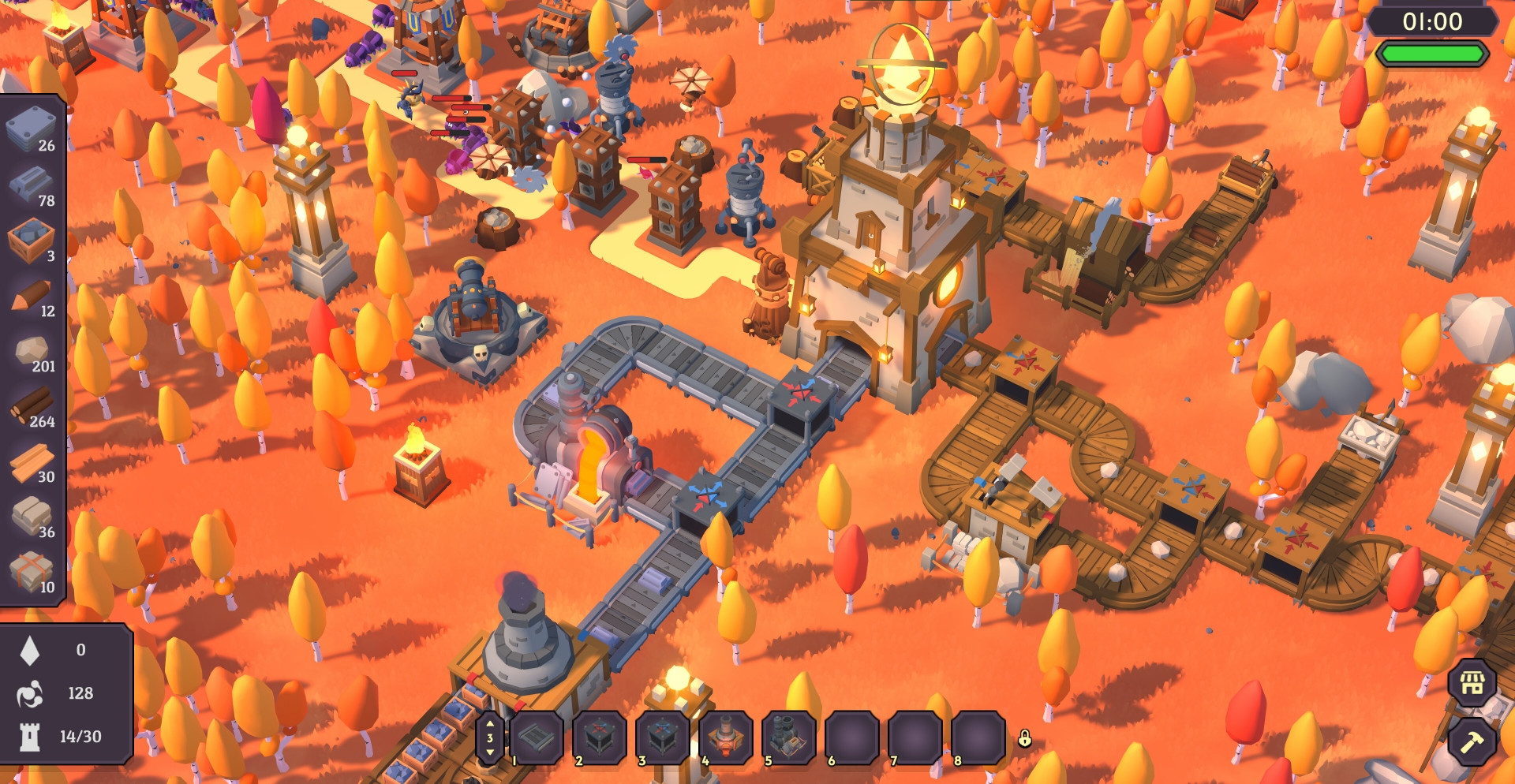Pick the furnace building in slot 4
The width and height of the screenshot is (1515, 784).
click(x=726, y=738)
